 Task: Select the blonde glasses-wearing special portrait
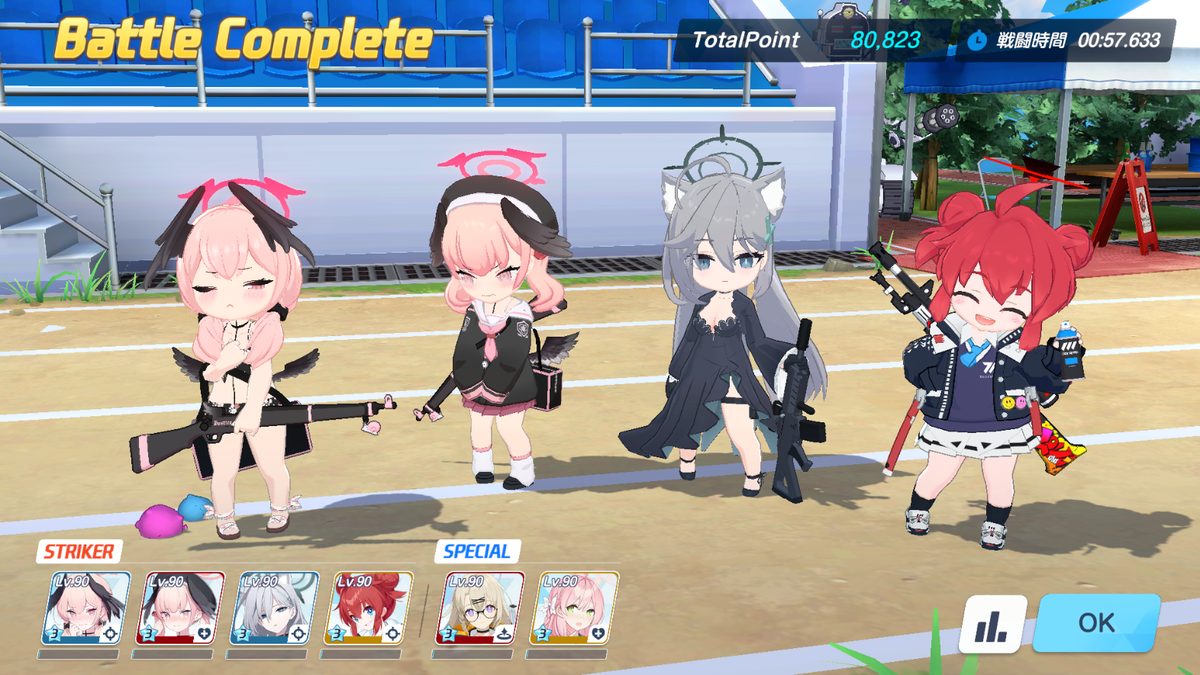[x=480, y=608]
